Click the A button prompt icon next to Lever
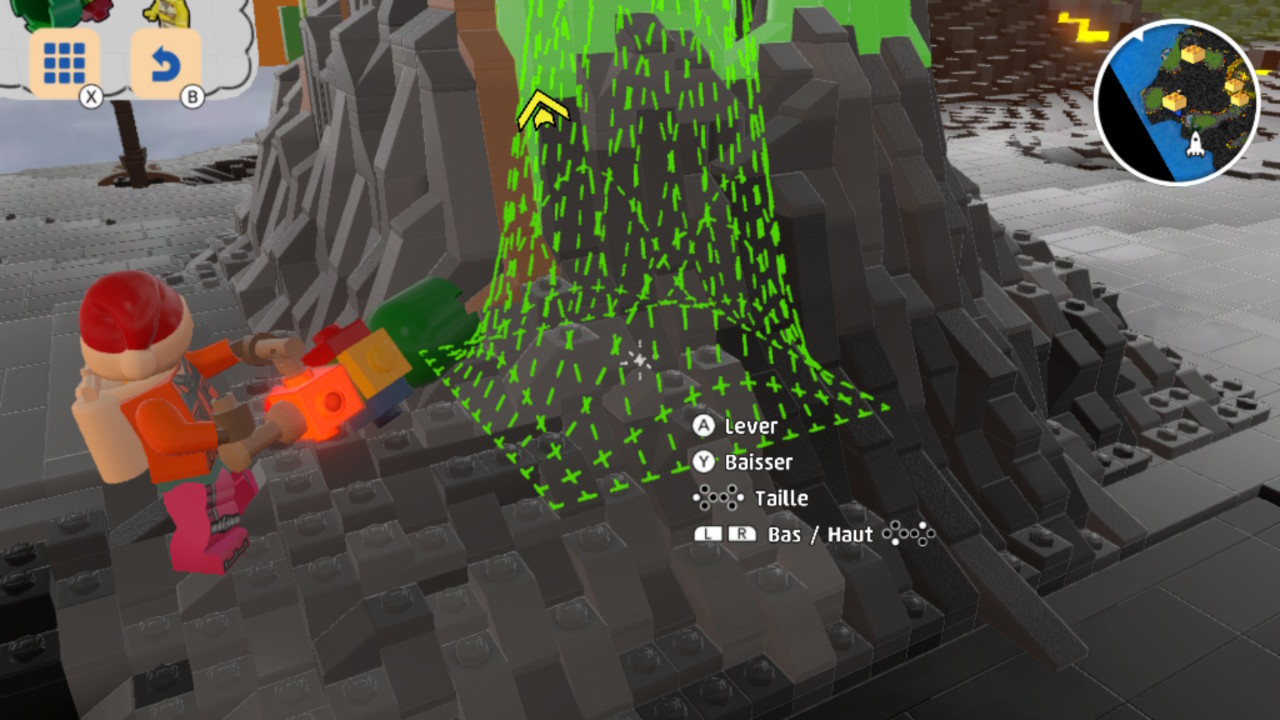Image resolution: width=1280 pixels, height=720 pixels. click(x=706, y=426)
